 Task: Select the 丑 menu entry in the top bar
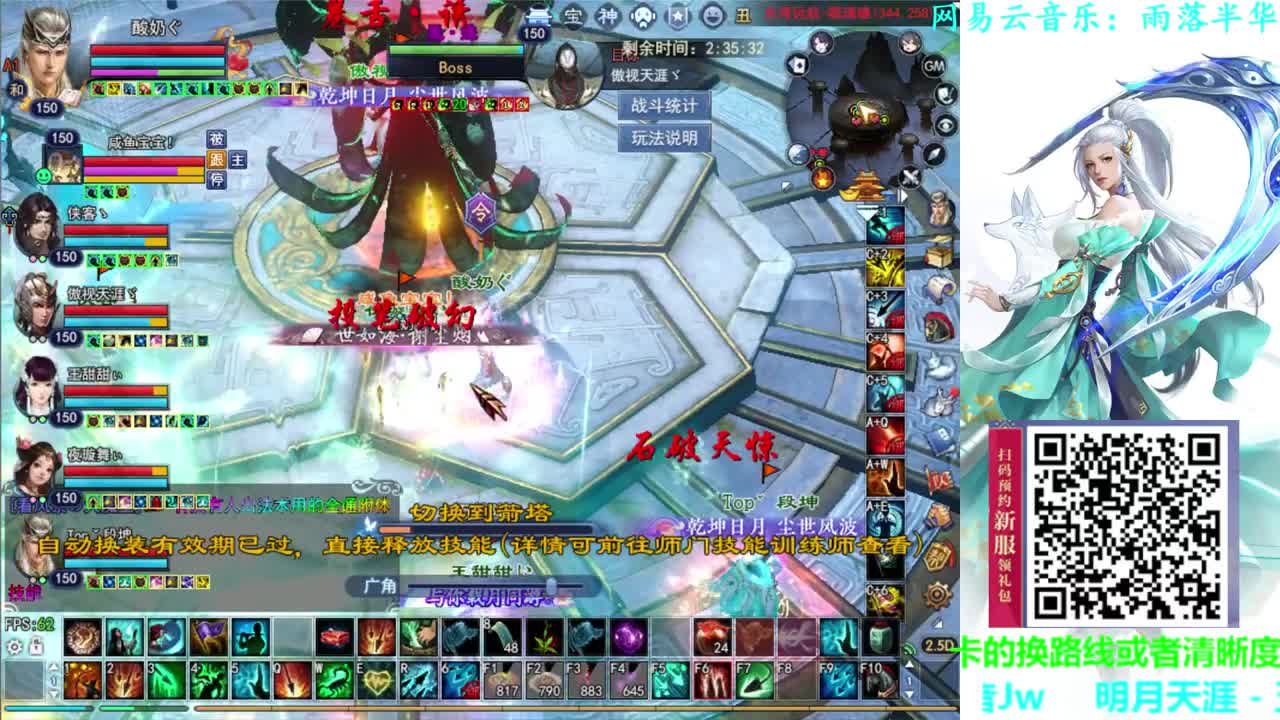click(743, 16)
